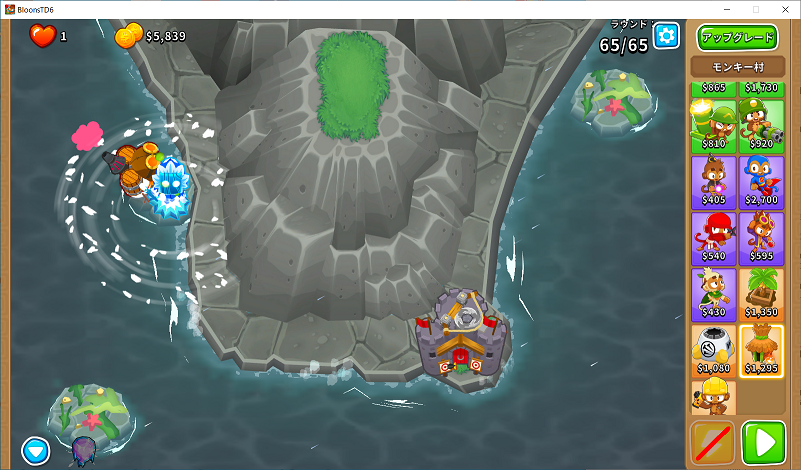Open the settings gear menu

click(666, 36)
